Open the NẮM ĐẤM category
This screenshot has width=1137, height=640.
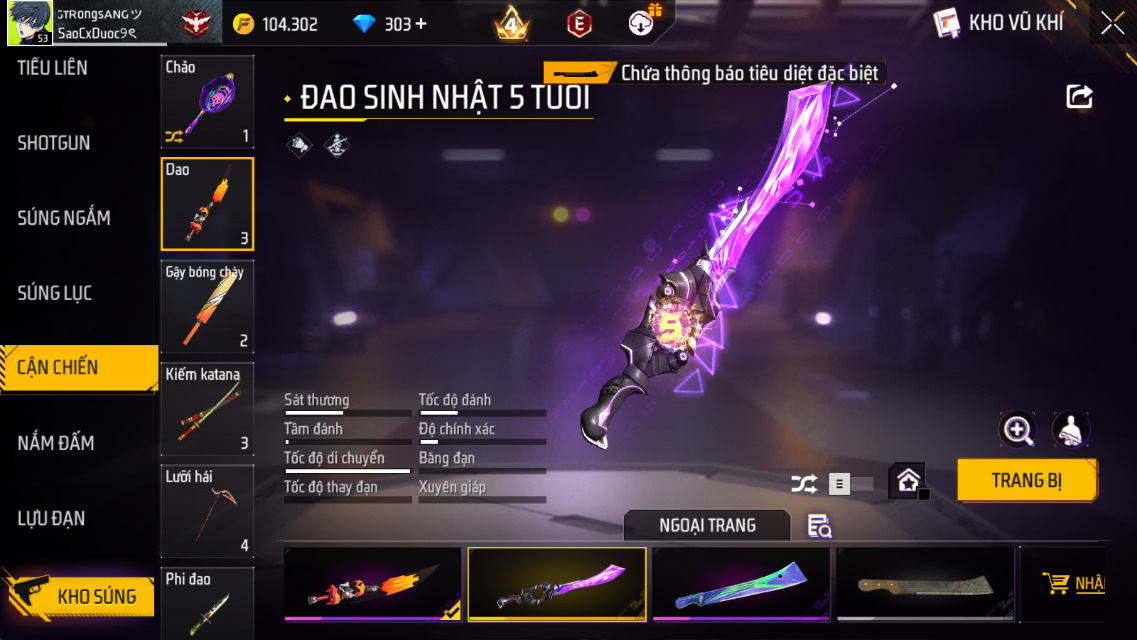56,443
